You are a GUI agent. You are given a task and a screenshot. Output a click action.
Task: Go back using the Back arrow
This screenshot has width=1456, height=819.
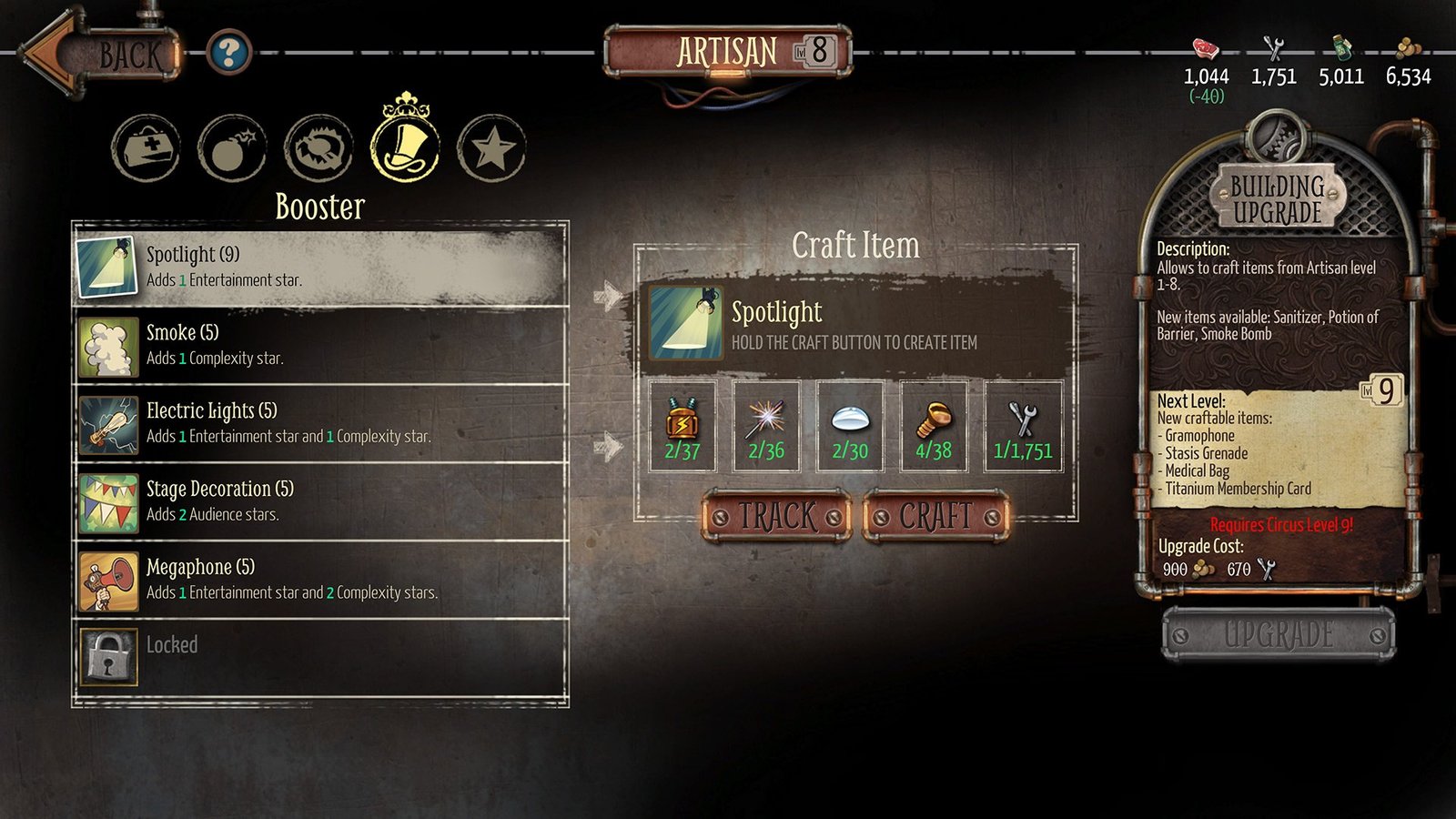point(100,55)
